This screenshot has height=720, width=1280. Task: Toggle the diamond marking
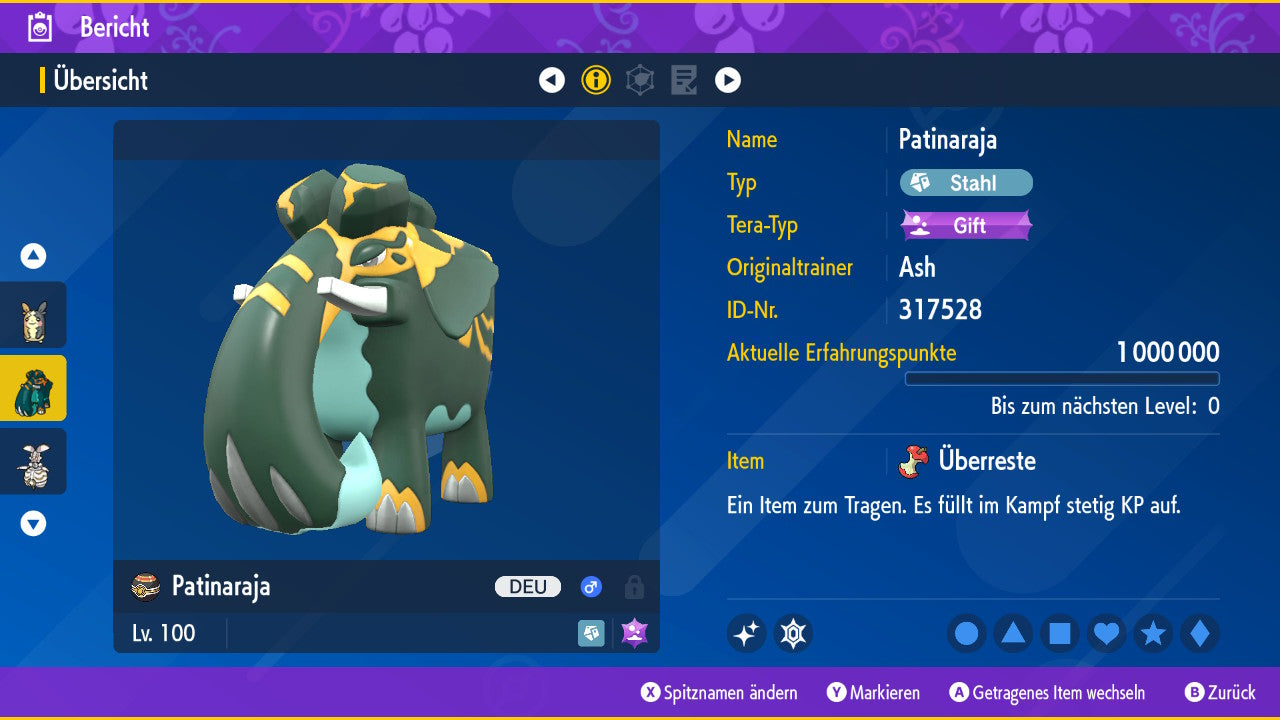pyautogui.click(x=1199, y=634)
